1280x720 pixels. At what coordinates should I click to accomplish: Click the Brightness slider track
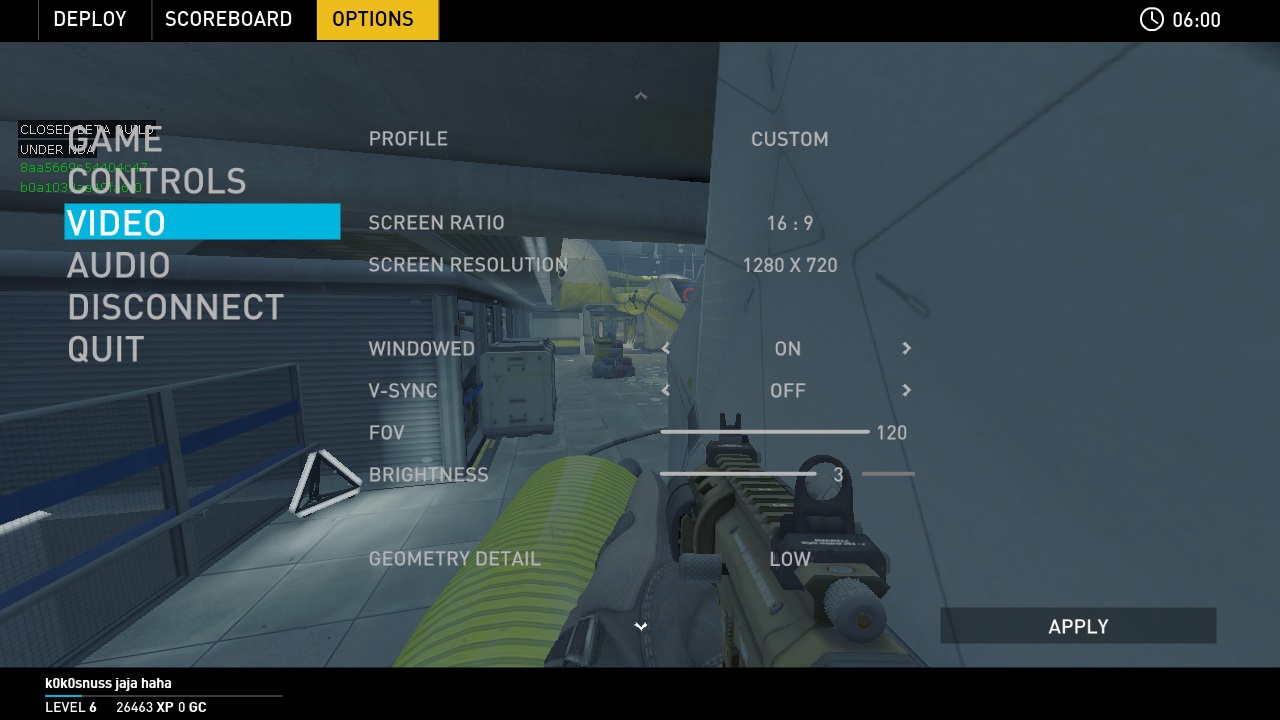pos(740,474)
